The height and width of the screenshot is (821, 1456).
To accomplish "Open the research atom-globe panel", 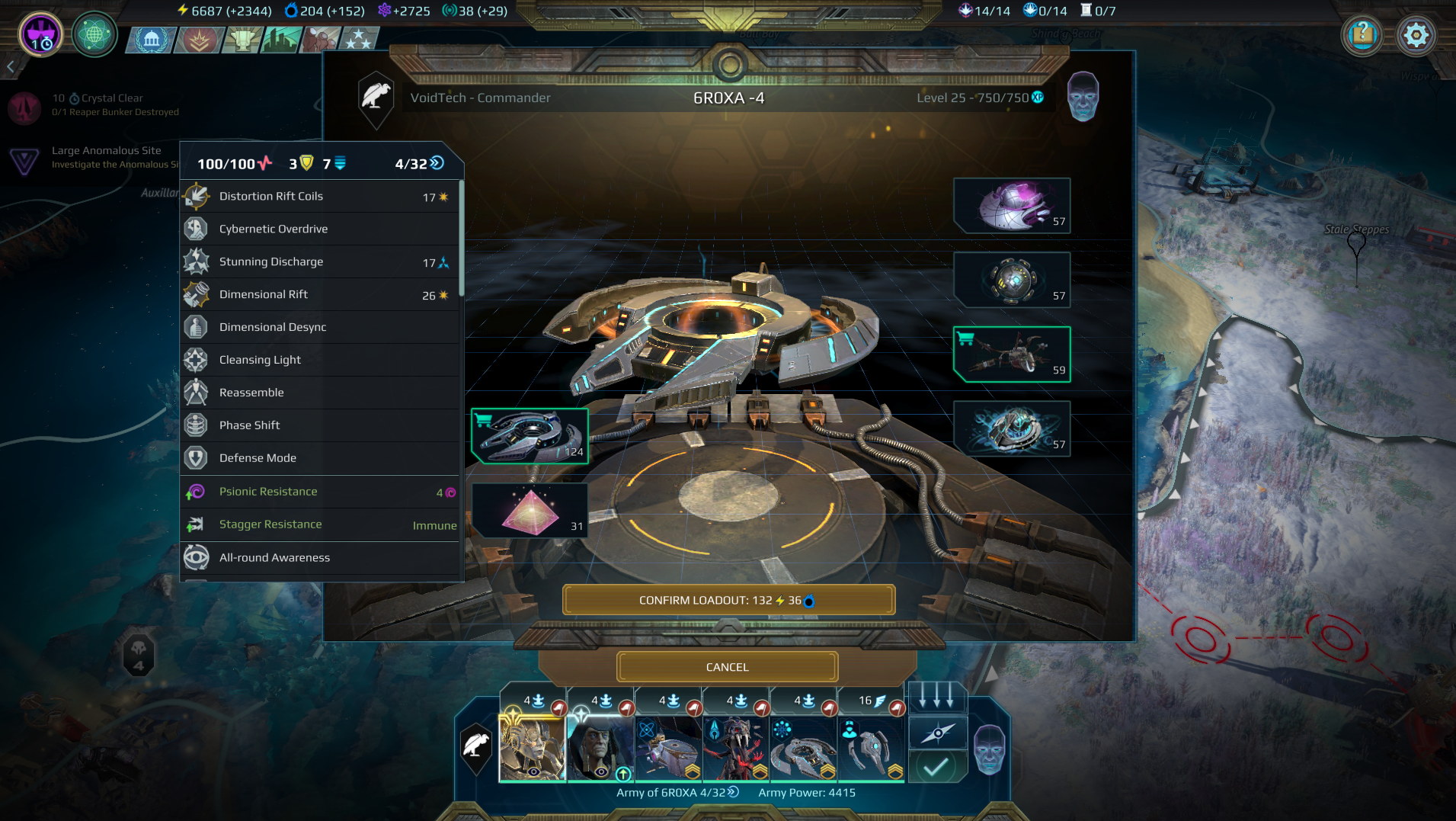I will tap(94, 35).
